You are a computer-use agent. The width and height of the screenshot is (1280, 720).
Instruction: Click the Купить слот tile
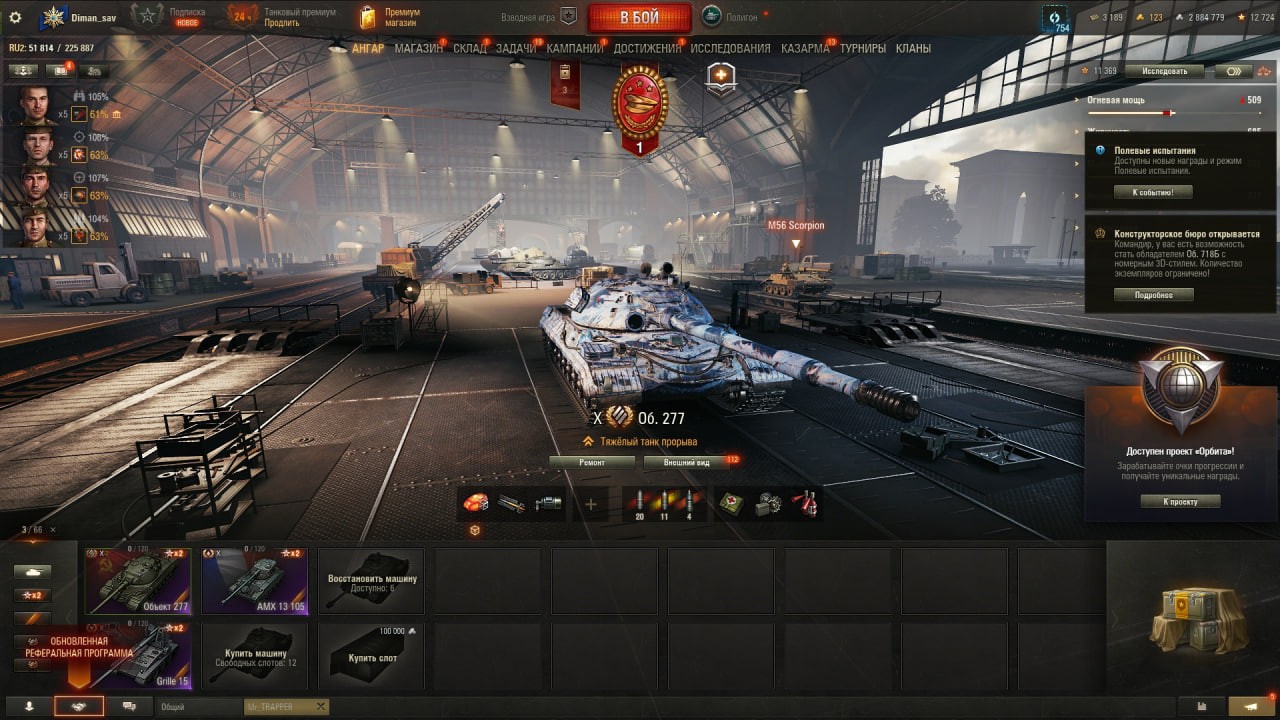(x=370, y=655)
